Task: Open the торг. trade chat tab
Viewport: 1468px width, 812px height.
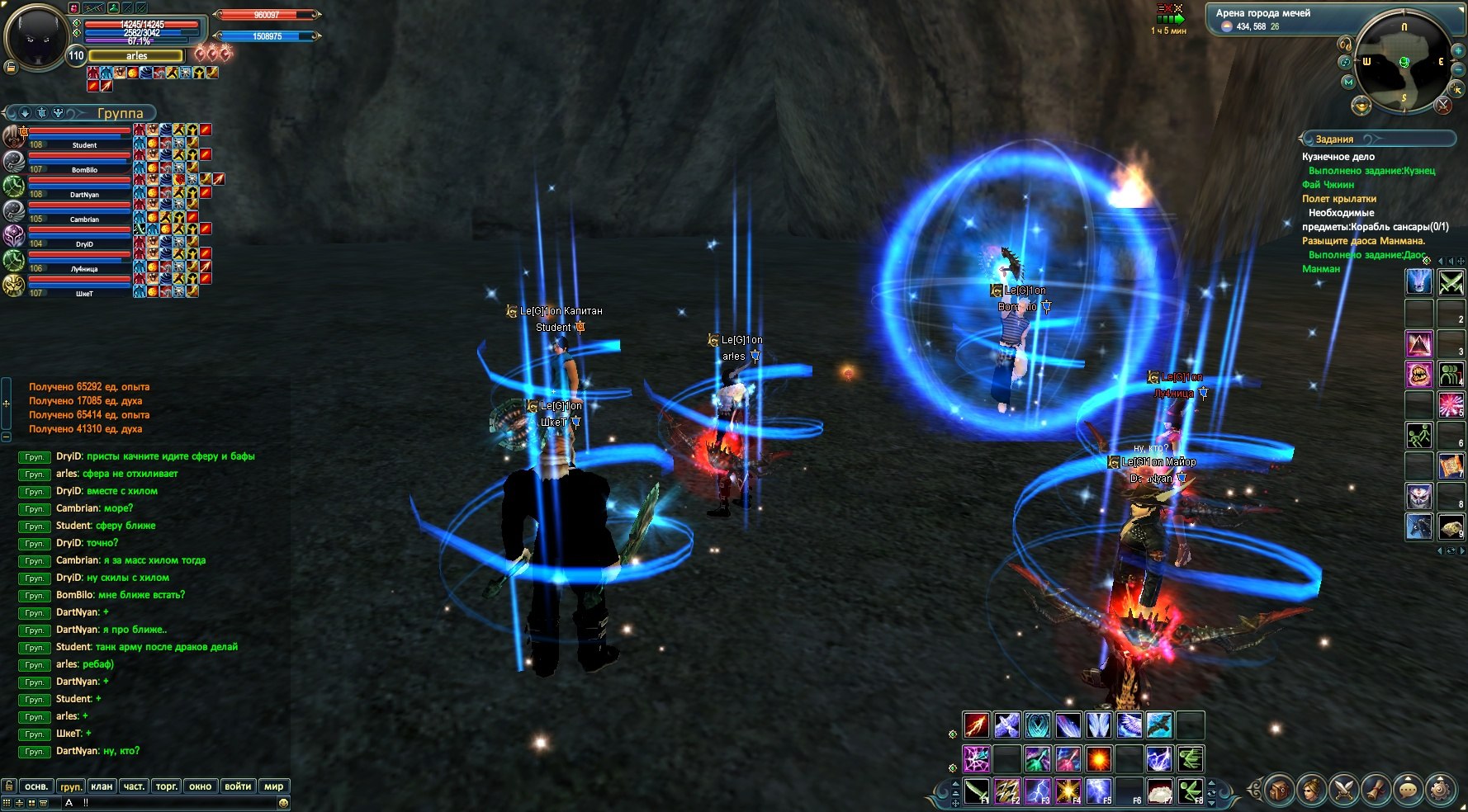Action: 167,786
